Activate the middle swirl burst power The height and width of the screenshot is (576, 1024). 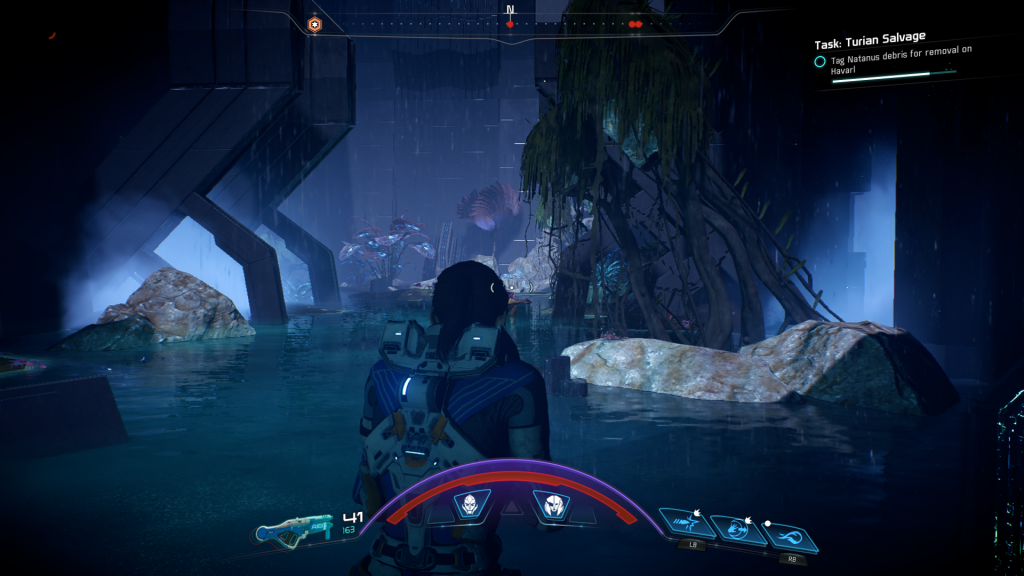click(741, 530)
